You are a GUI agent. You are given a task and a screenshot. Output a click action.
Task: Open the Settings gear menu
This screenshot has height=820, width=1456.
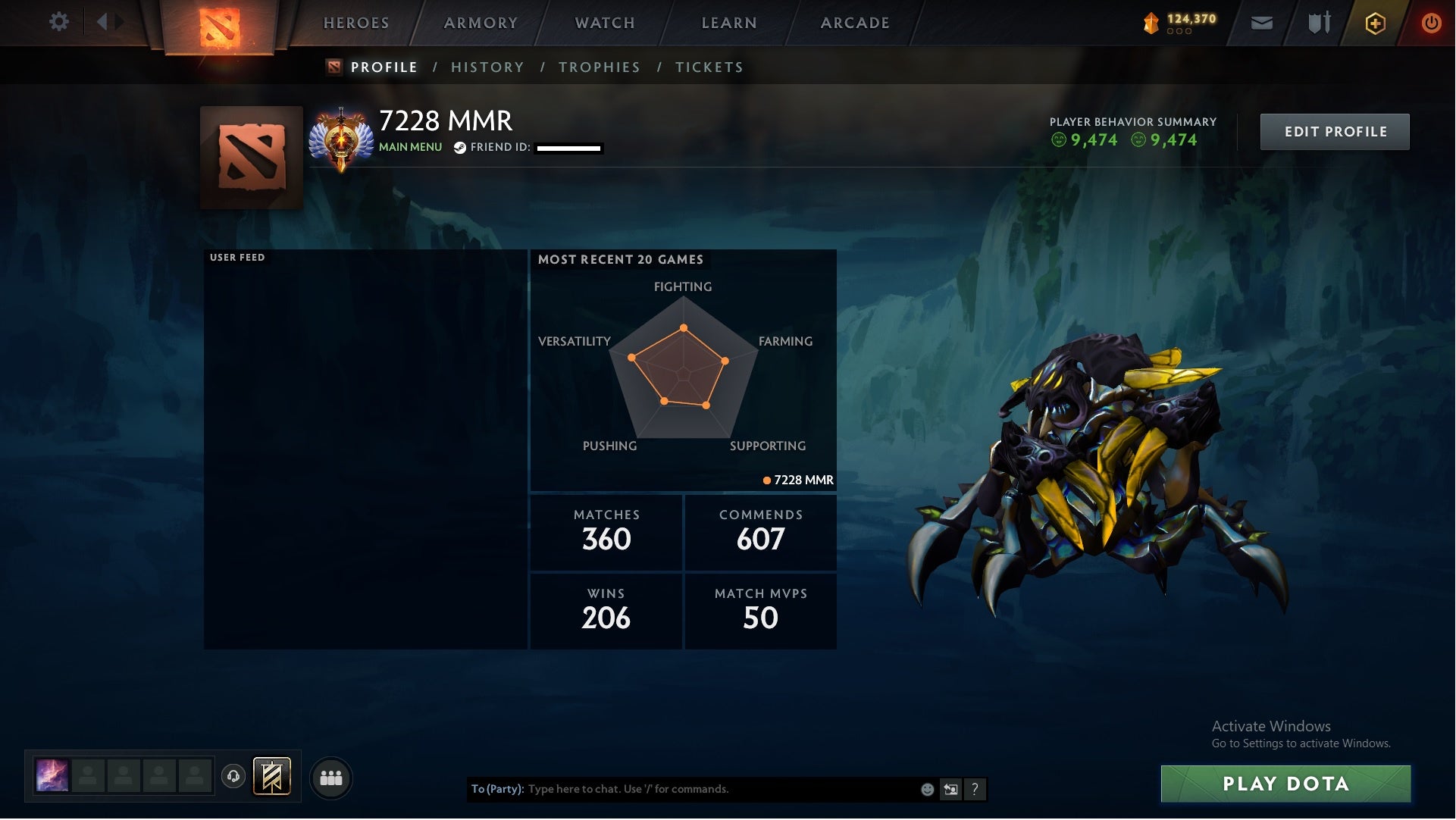(x=60, y=22)
